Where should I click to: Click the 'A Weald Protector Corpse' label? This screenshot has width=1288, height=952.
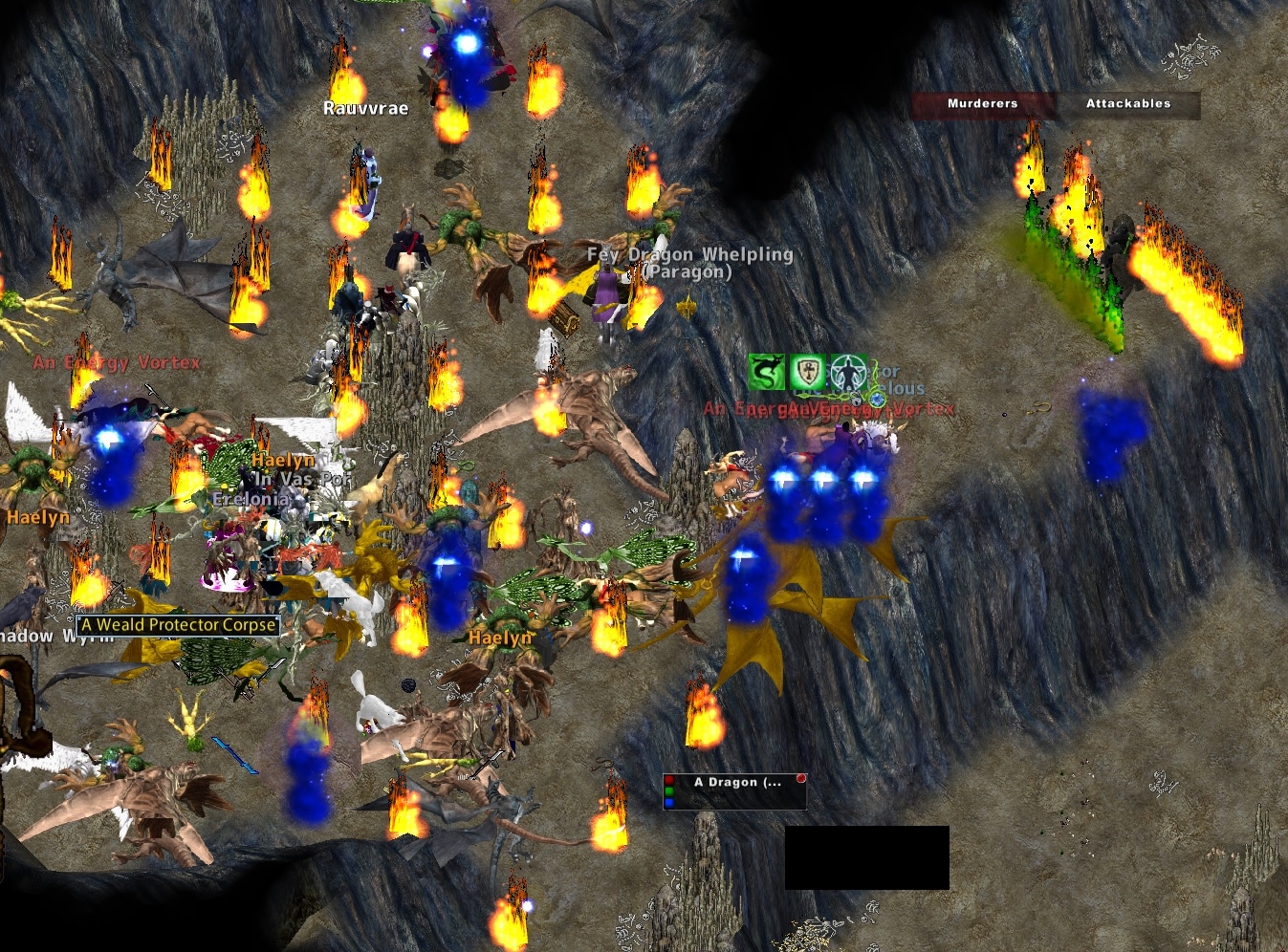click(x=176, y=625)
